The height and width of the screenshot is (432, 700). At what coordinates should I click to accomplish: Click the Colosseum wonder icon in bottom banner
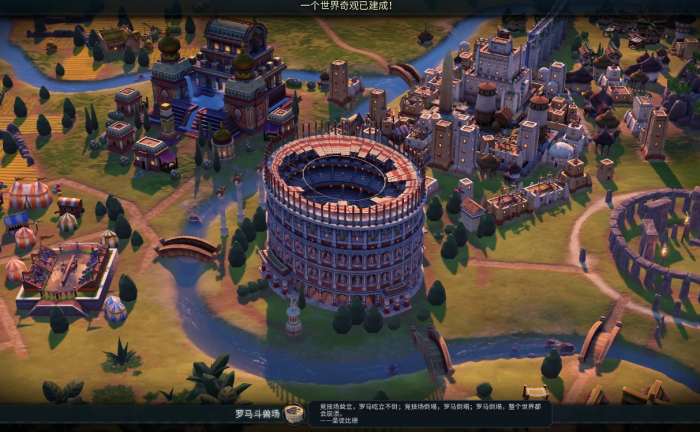click(294, 414)
